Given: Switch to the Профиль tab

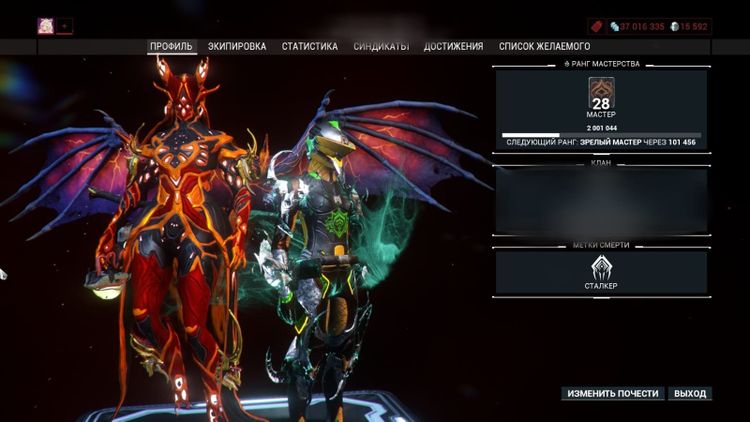Looking at the screenshot, I should coord(171,46).
